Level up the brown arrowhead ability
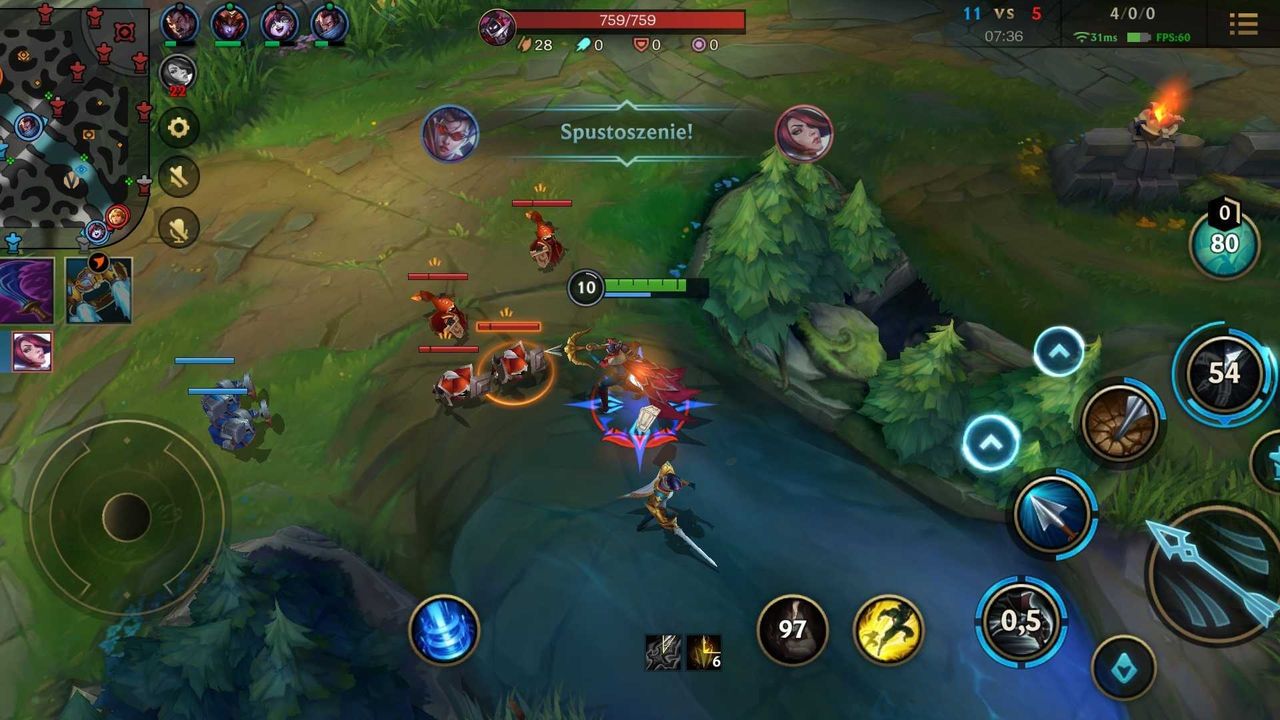Screen dimensions: 1280x720 pyautogui.click(x=1059, y=351)
